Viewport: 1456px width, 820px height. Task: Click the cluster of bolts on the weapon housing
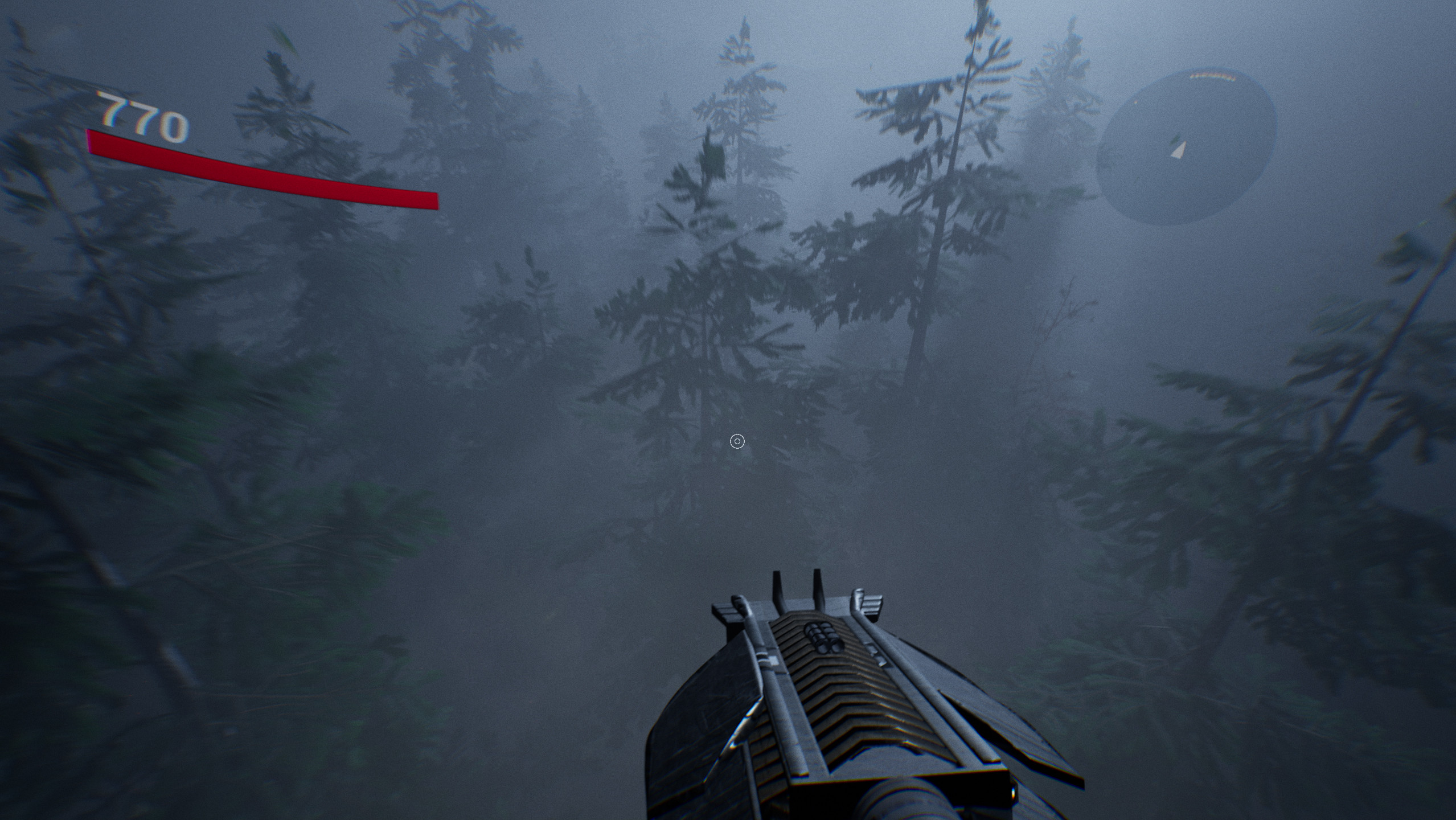(x=822, y=638)
